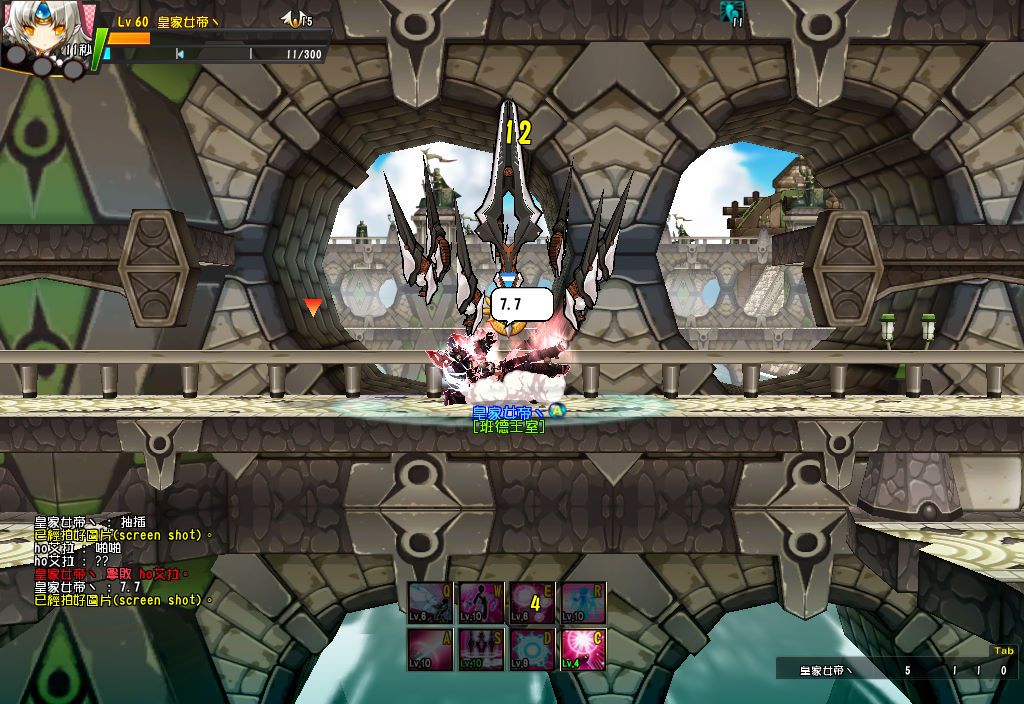The height and width of the screenshot is (704, 1024).
Task: Activate the D skill gear icon
Action: pyautogui.click(x=533, y=649)
